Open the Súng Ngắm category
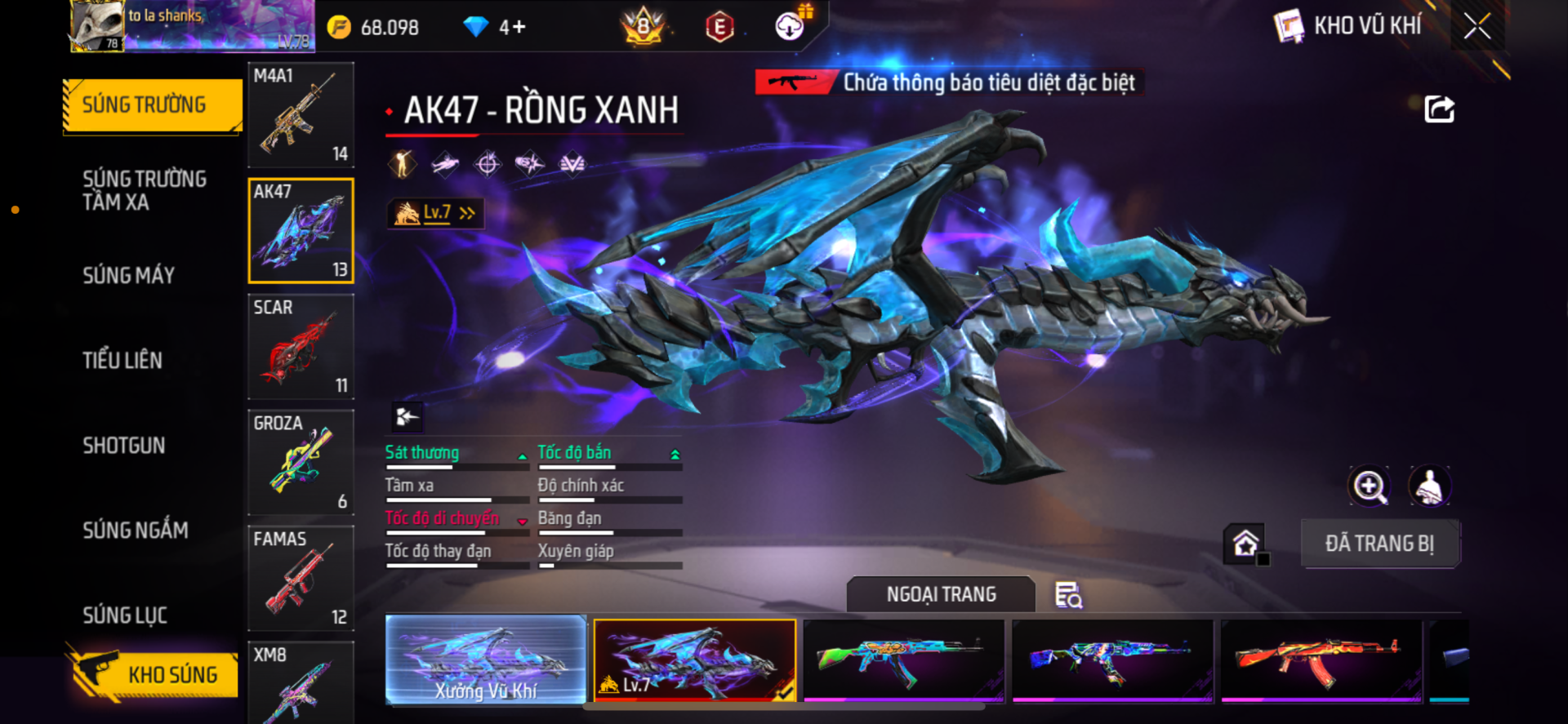 (x=136, y=531)
